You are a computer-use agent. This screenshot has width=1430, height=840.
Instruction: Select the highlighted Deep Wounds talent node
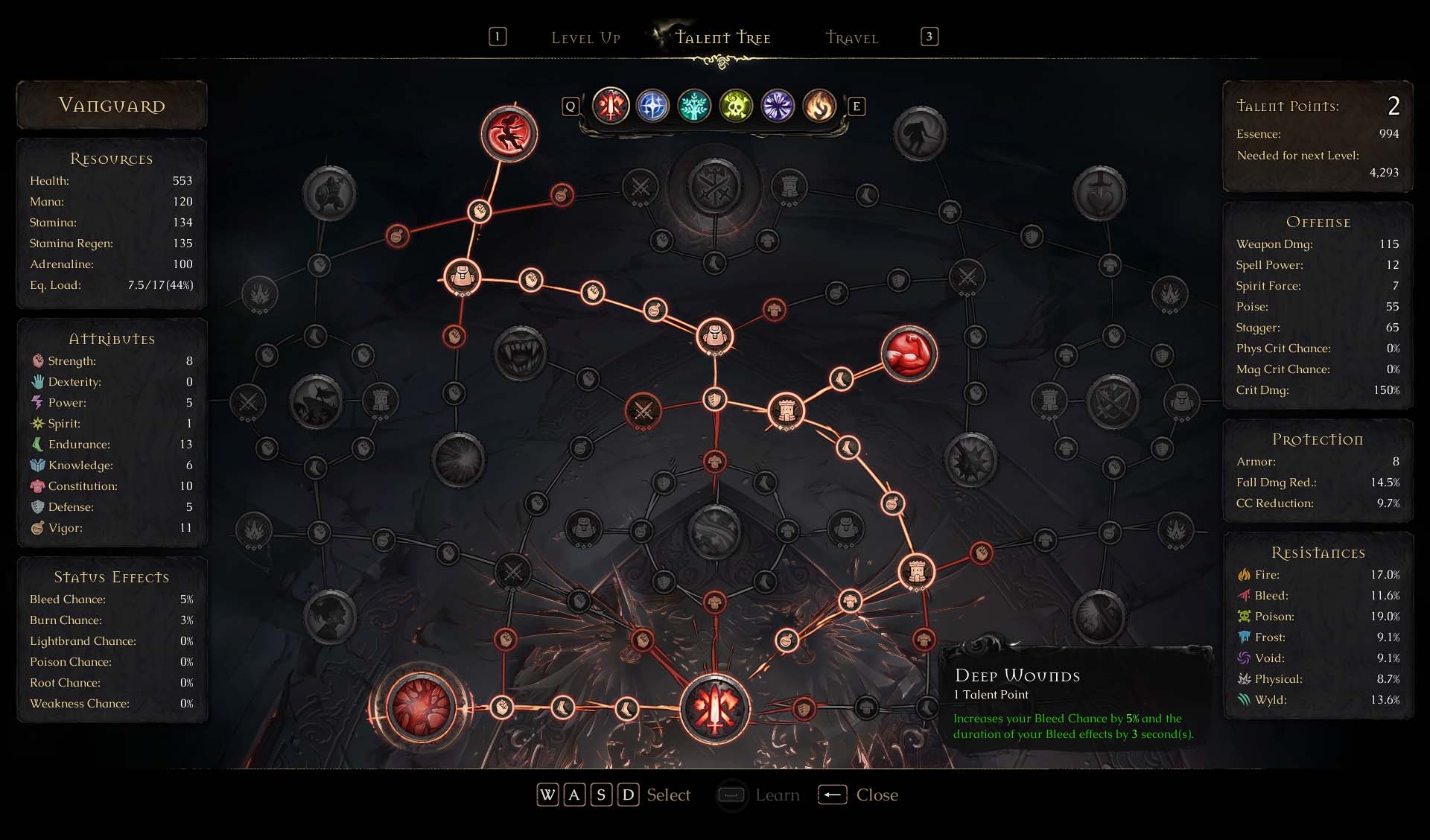(421, 707)
